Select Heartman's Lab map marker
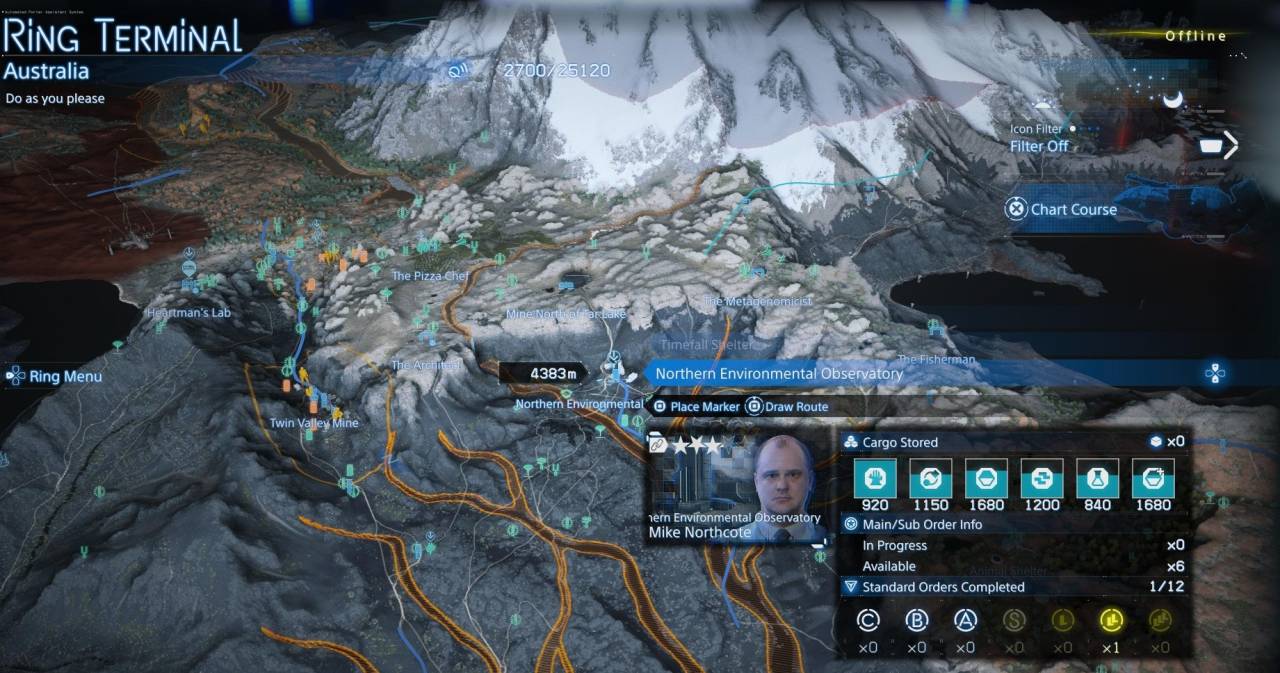 [x=189, y=313]
